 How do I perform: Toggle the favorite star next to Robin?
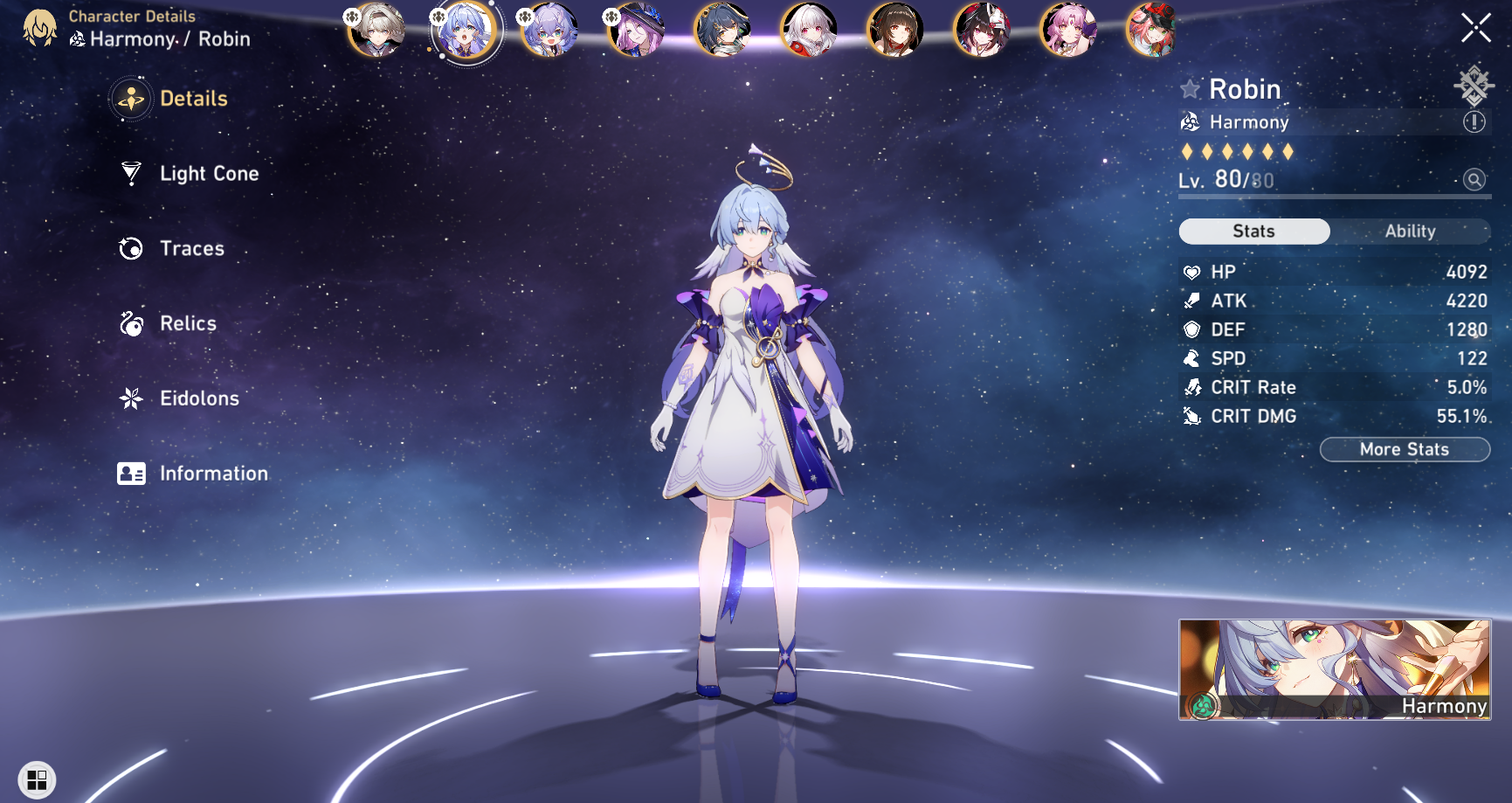point(1190,88)
